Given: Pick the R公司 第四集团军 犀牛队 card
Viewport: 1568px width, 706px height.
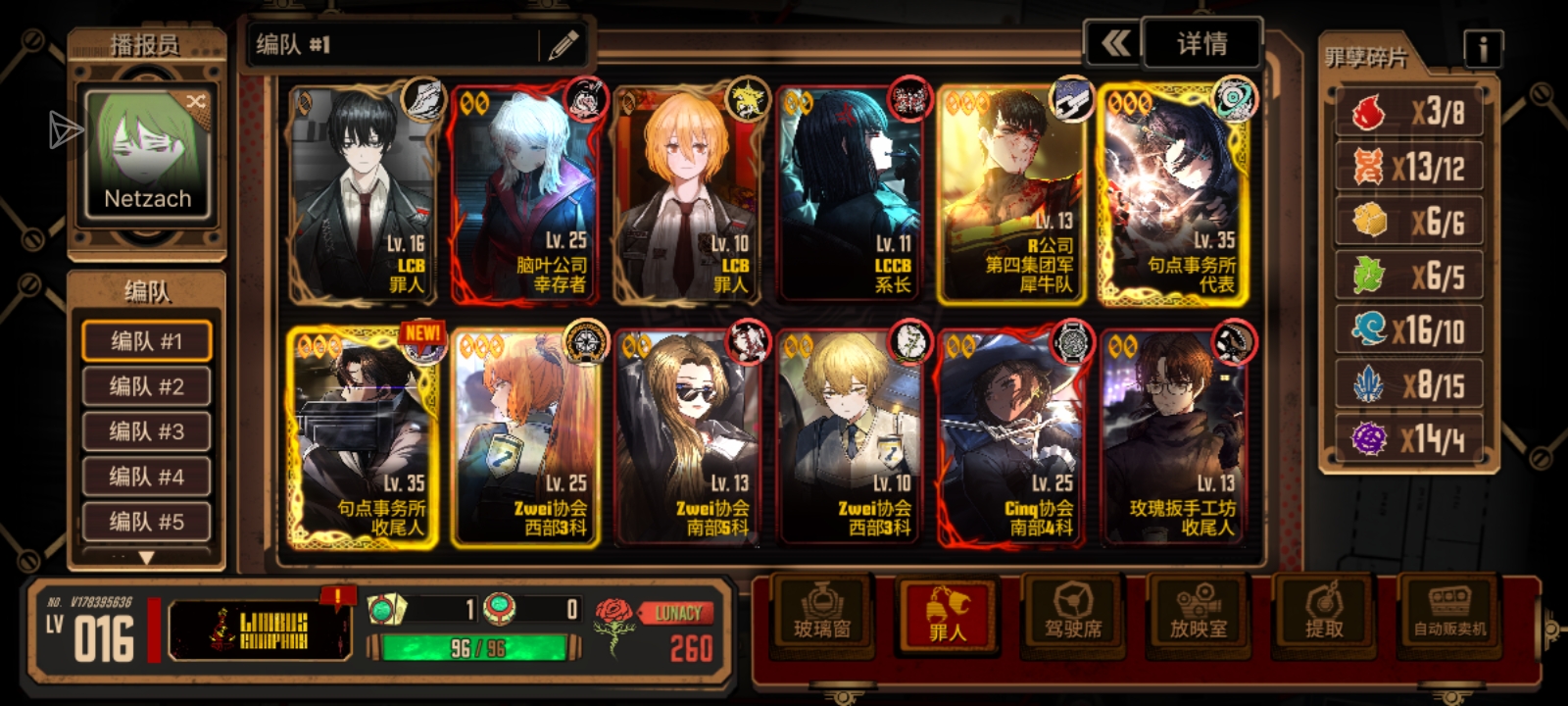Looking at the screenshot, I should (1012, 194).
